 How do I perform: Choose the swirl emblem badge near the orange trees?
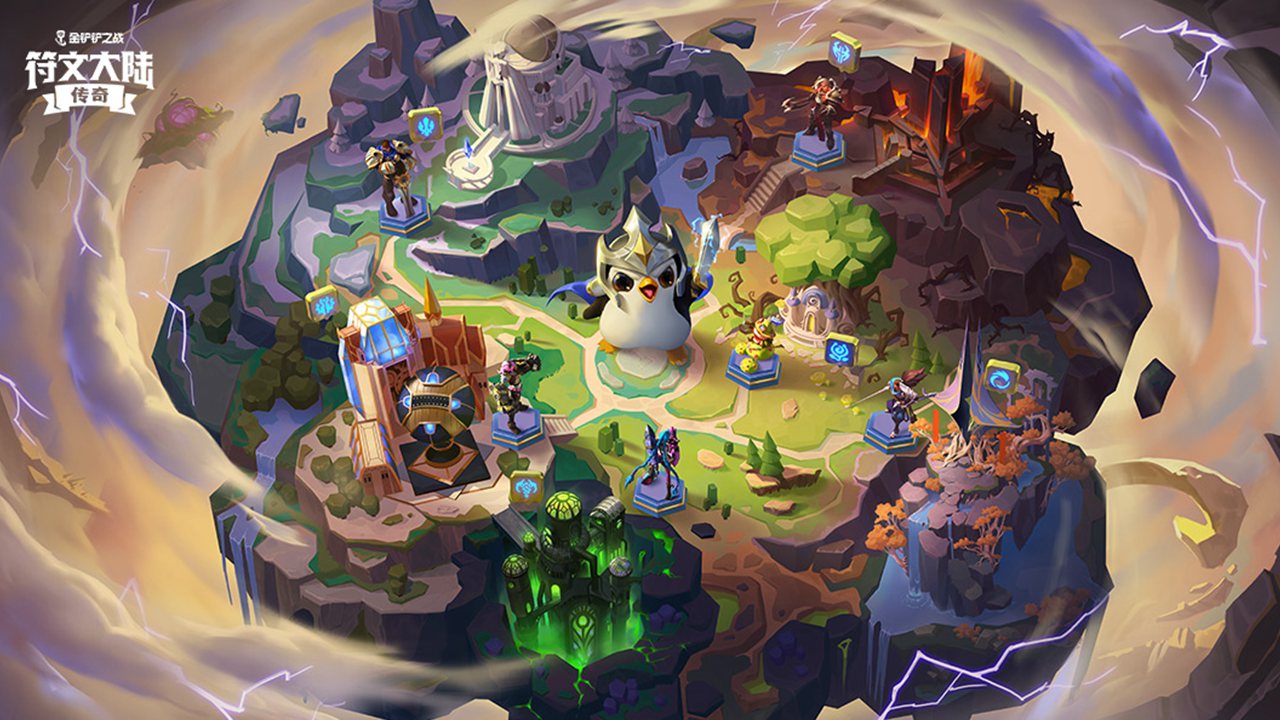tap(1000, 378)
